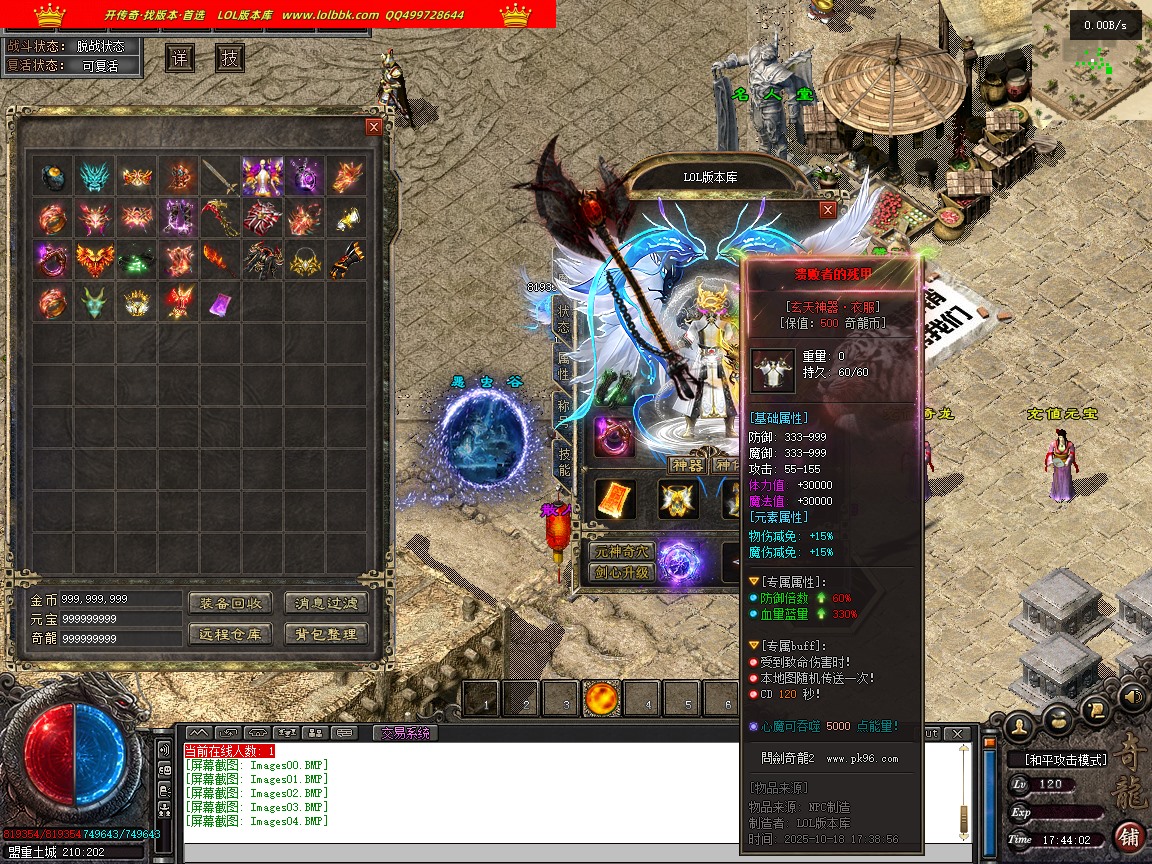
Task: Activate the fireball skill in hotbar slot
Action: 603,698
